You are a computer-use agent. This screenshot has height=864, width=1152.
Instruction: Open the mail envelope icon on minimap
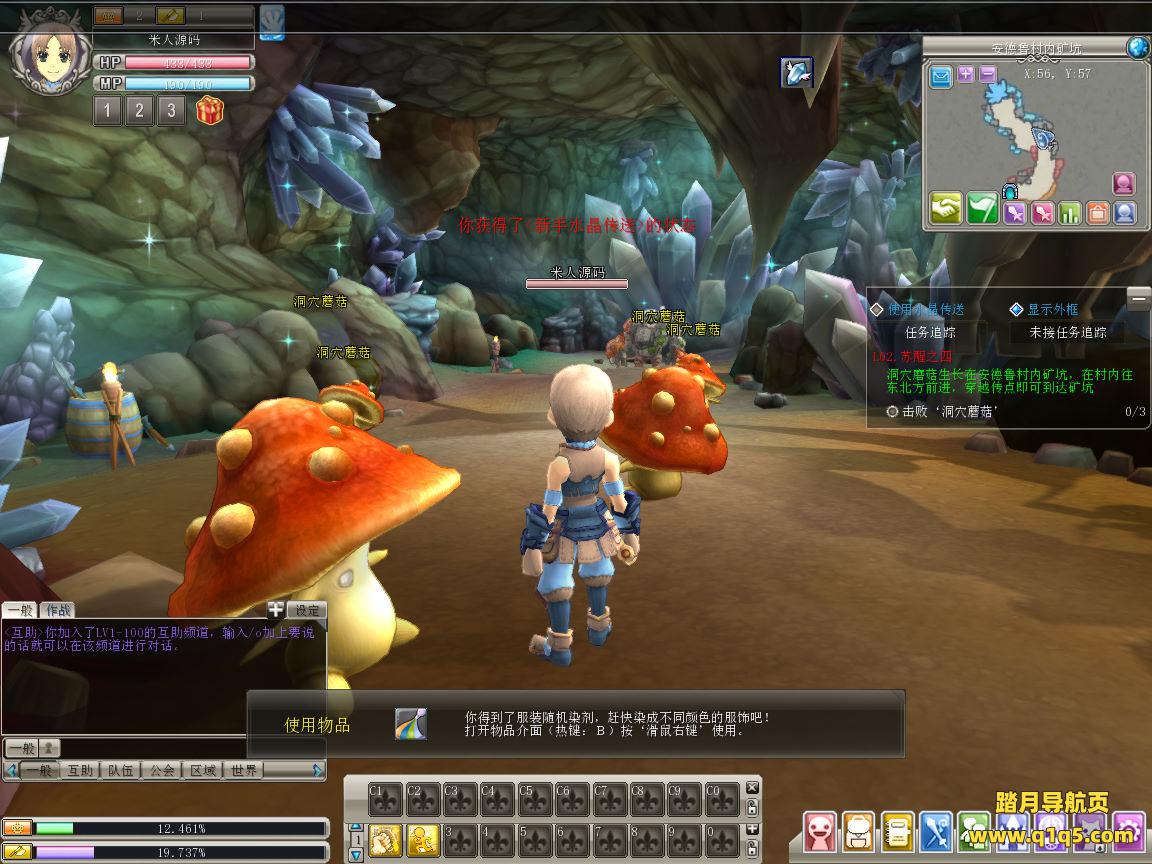pyautogui.click(x=941, y=75)
